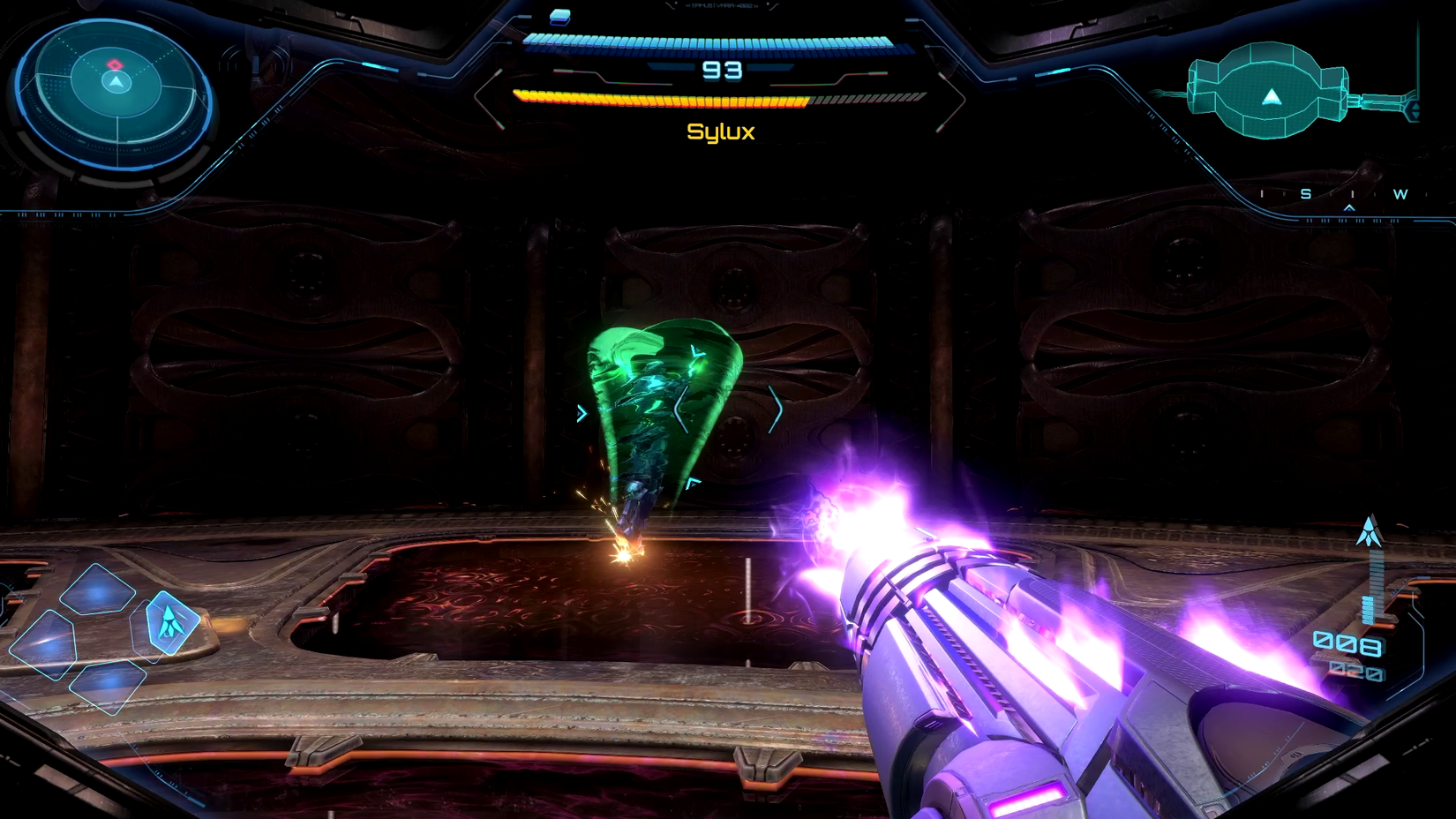Click the Sylux boss name label
The height and width of the screenshot is (819, 1456).
pyautogui.click(x=720, y=133)
